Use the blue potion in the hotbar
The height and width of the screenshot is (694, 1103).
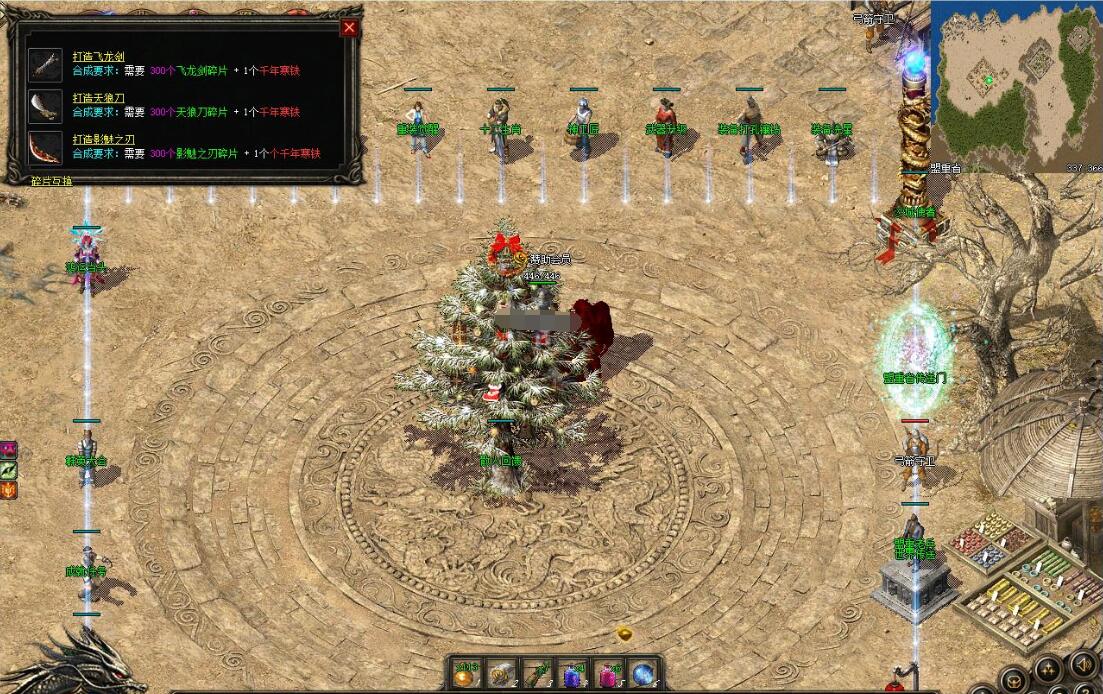tap(574, 674)
